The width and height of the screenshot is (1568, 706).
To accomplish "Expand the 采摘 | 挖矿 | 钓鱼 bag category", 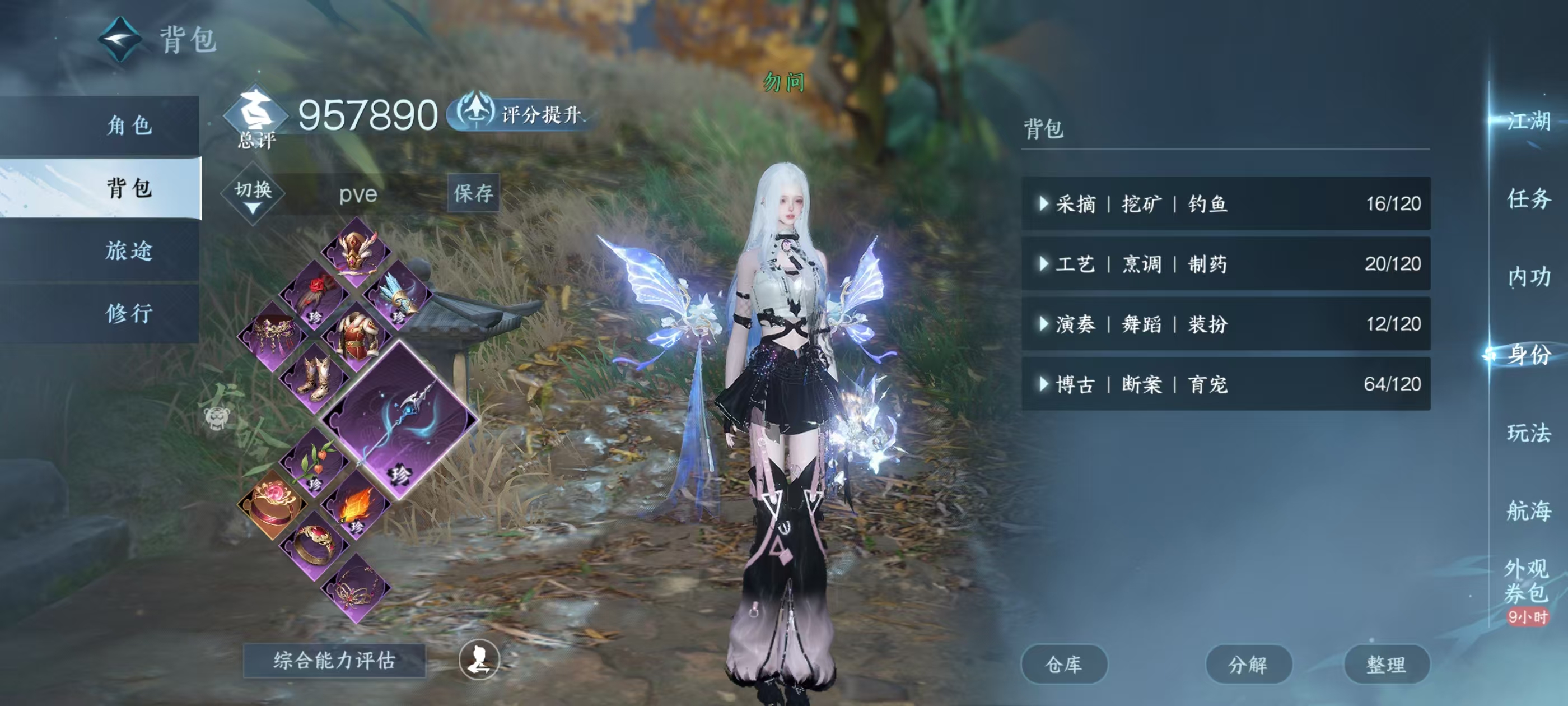I will pos(1225,203).
